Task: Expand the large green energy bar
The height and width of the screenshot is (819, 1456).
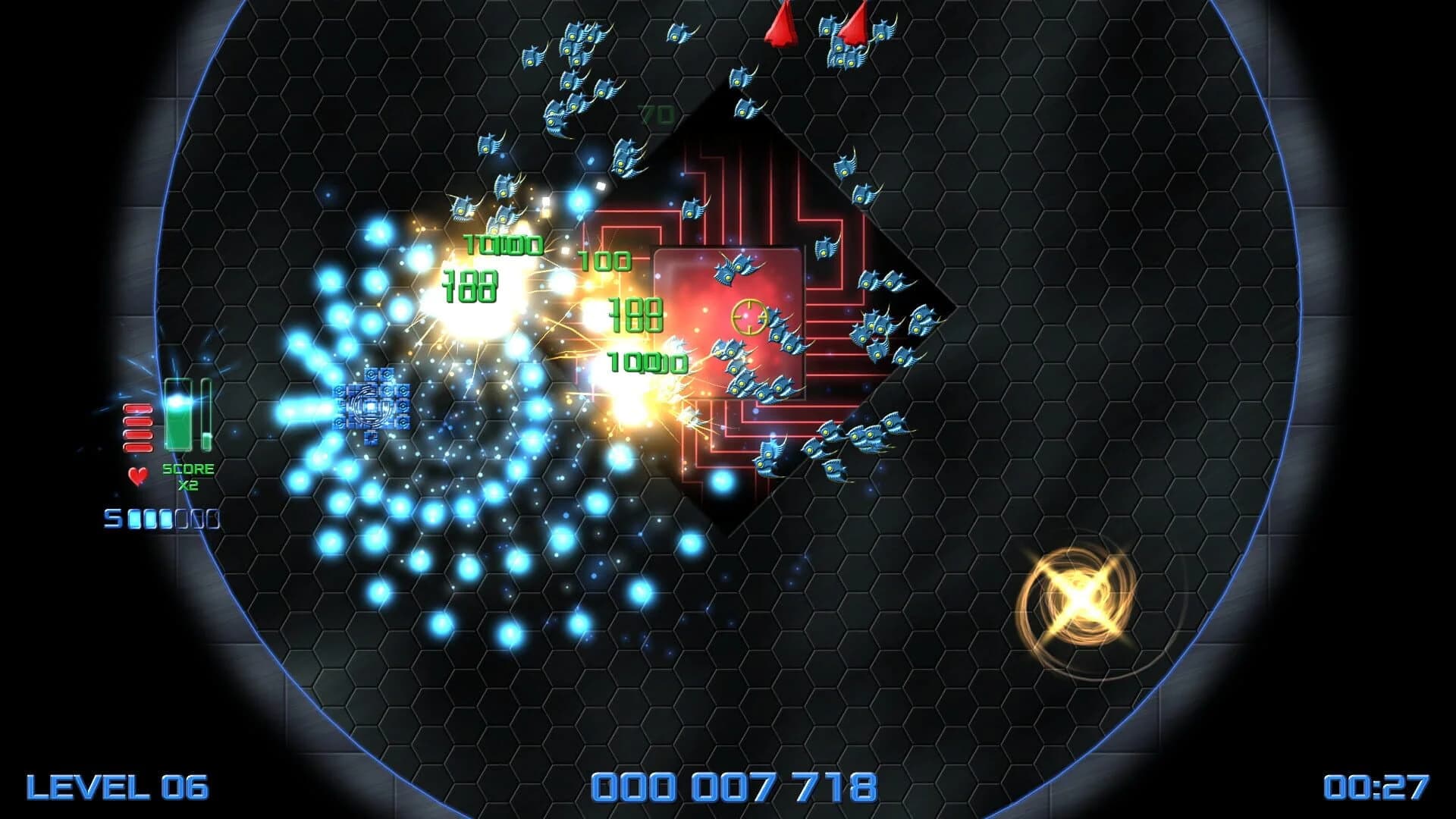Action: (179, 413)
